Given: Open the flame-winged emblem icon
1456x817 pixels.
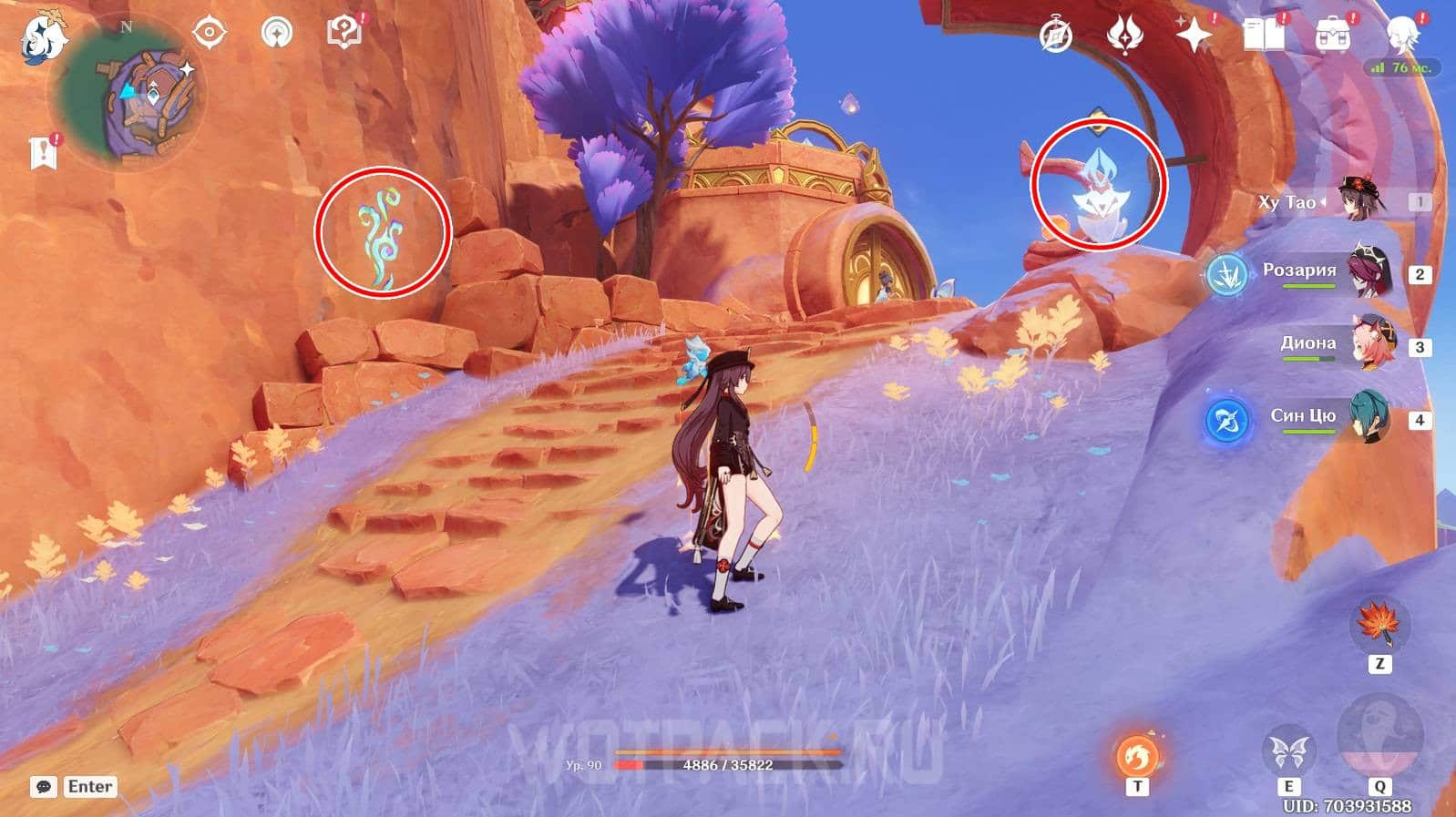Looking at the screenshot, I should (x=1124, y=36).
